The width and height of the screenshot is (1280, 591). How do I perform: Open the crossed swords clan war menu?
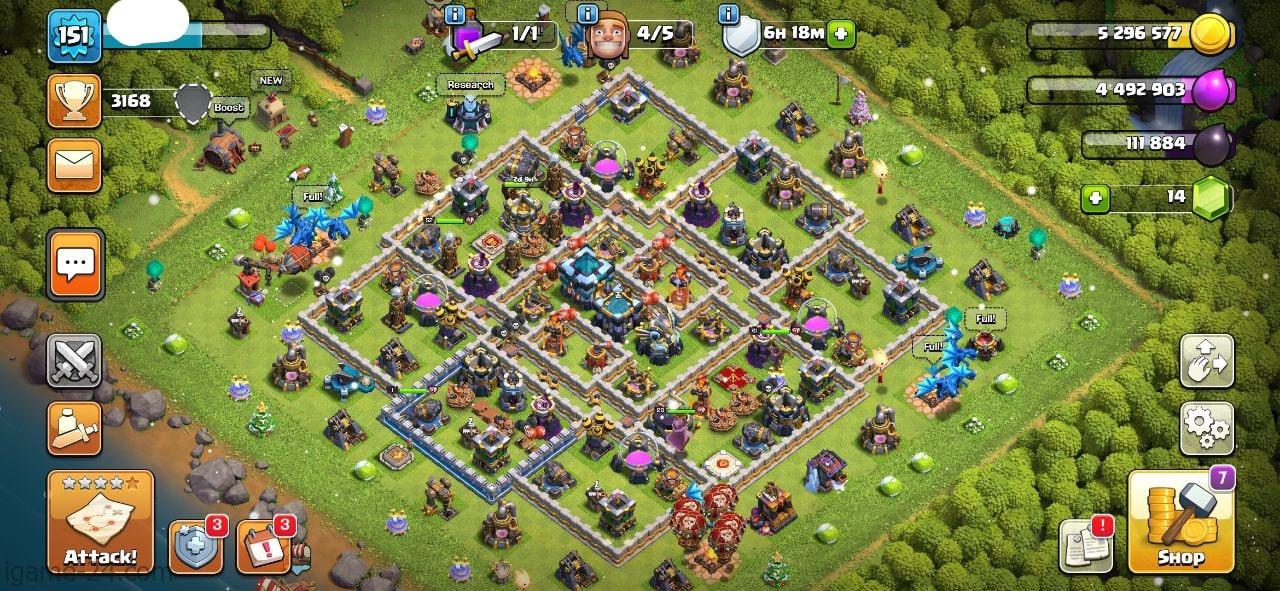tap(74, 361)
